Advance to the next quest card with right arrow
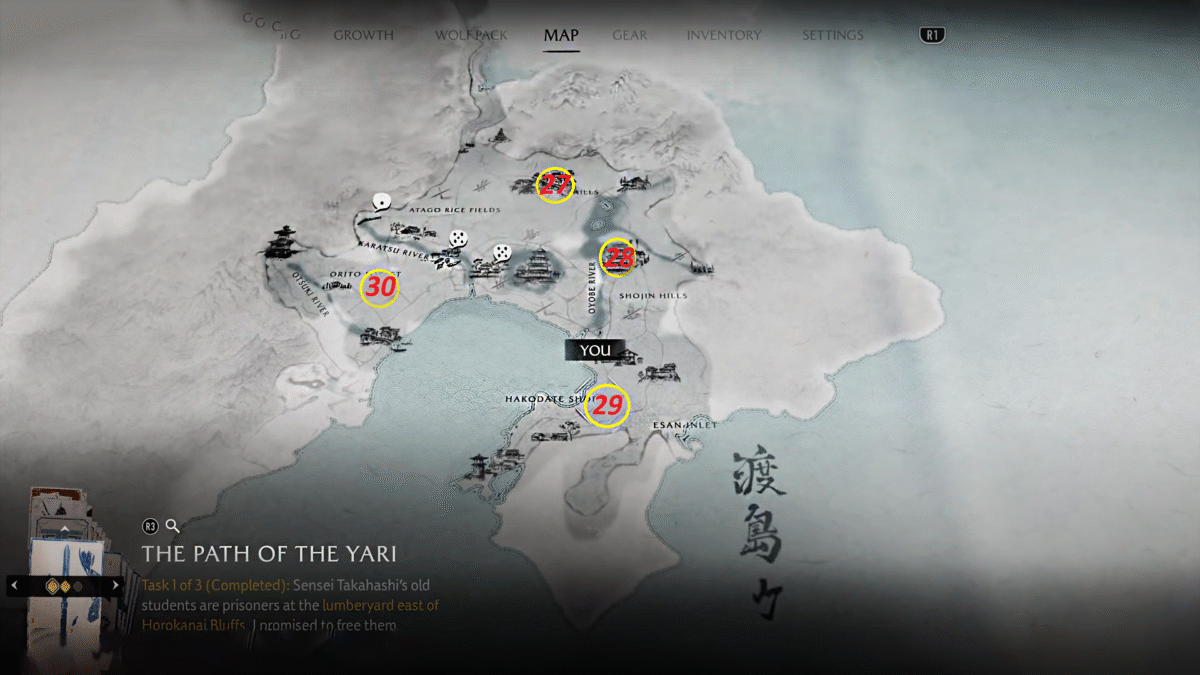The height and width of the screenshot is (675, 1200). tap(116, 584)
